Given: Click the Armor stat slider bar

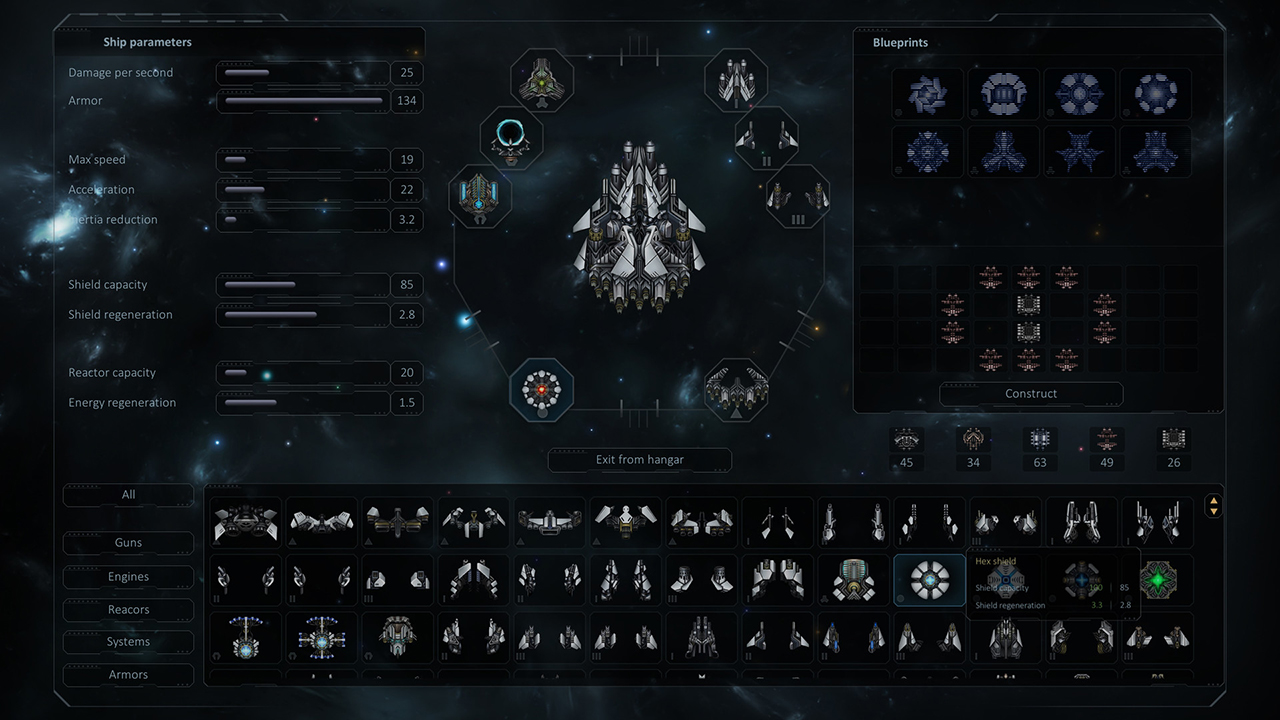Looking at the screenshot, I should click(303, 101).
